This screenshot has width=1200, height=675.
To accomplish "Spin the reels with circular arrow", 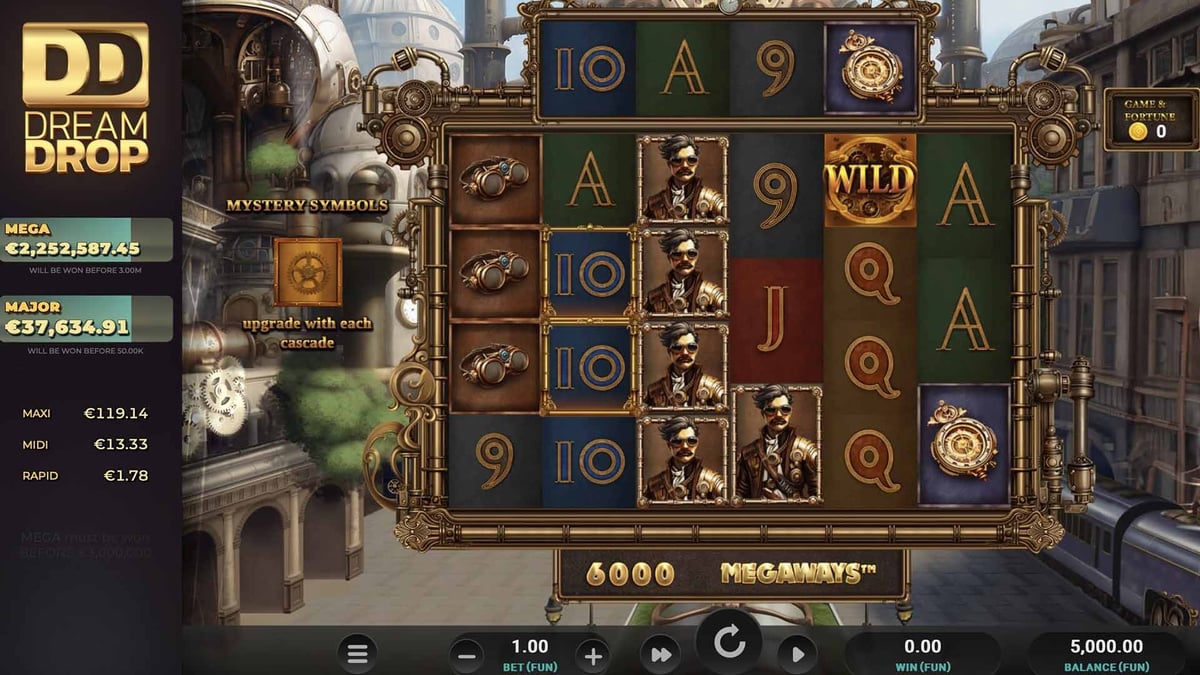I will click(x=729, y=645).
